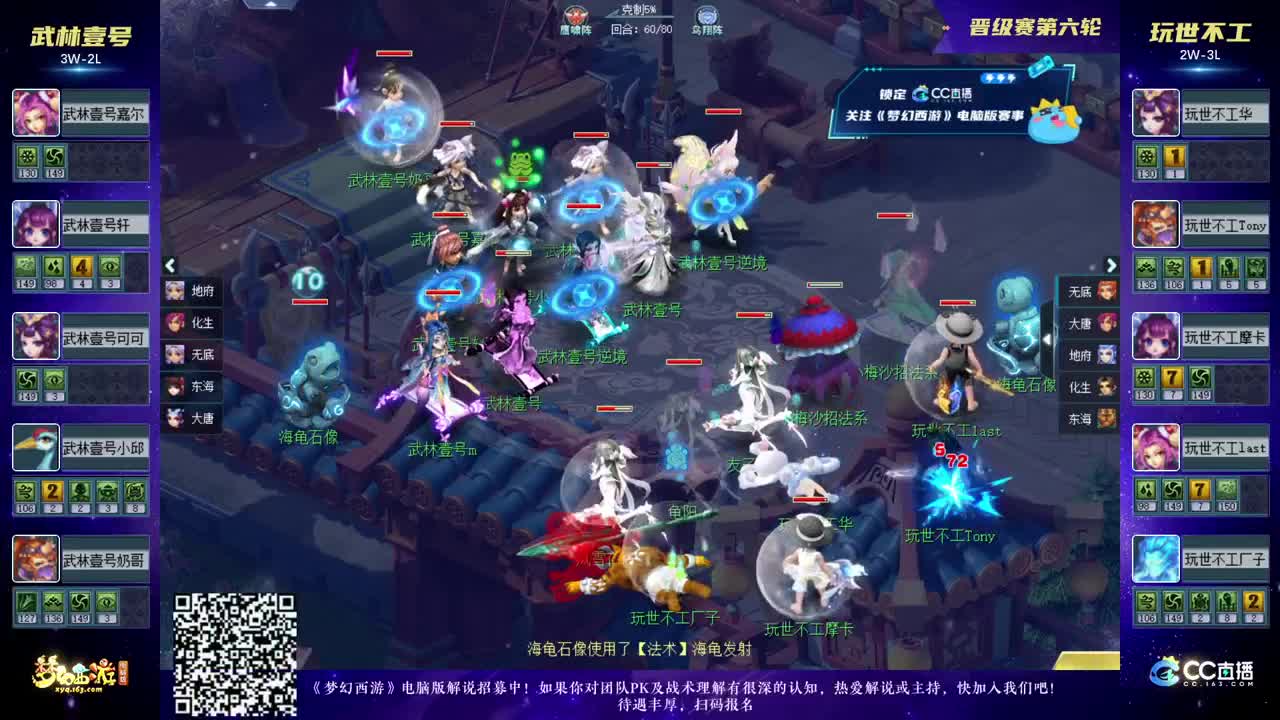Inspect the yellow 4 buff on 武林壹号轩
This screenshot has height=720, width=1280.
coord(81,266)
